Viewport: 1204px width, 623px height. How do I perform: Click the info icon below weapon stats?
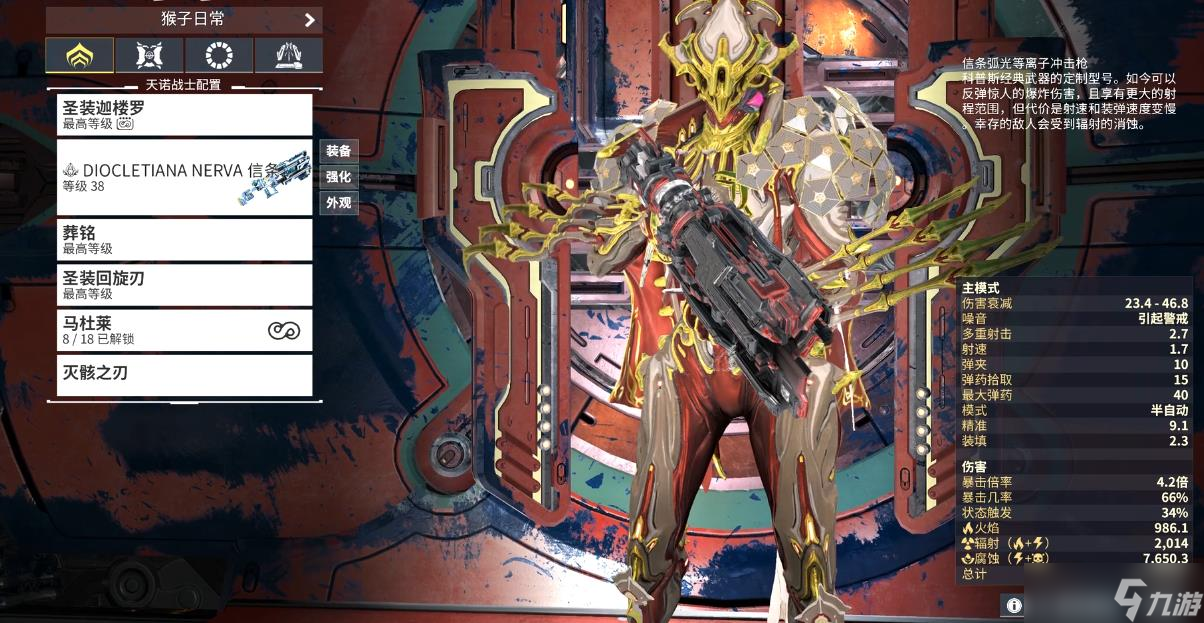(x=1013, y=605)
